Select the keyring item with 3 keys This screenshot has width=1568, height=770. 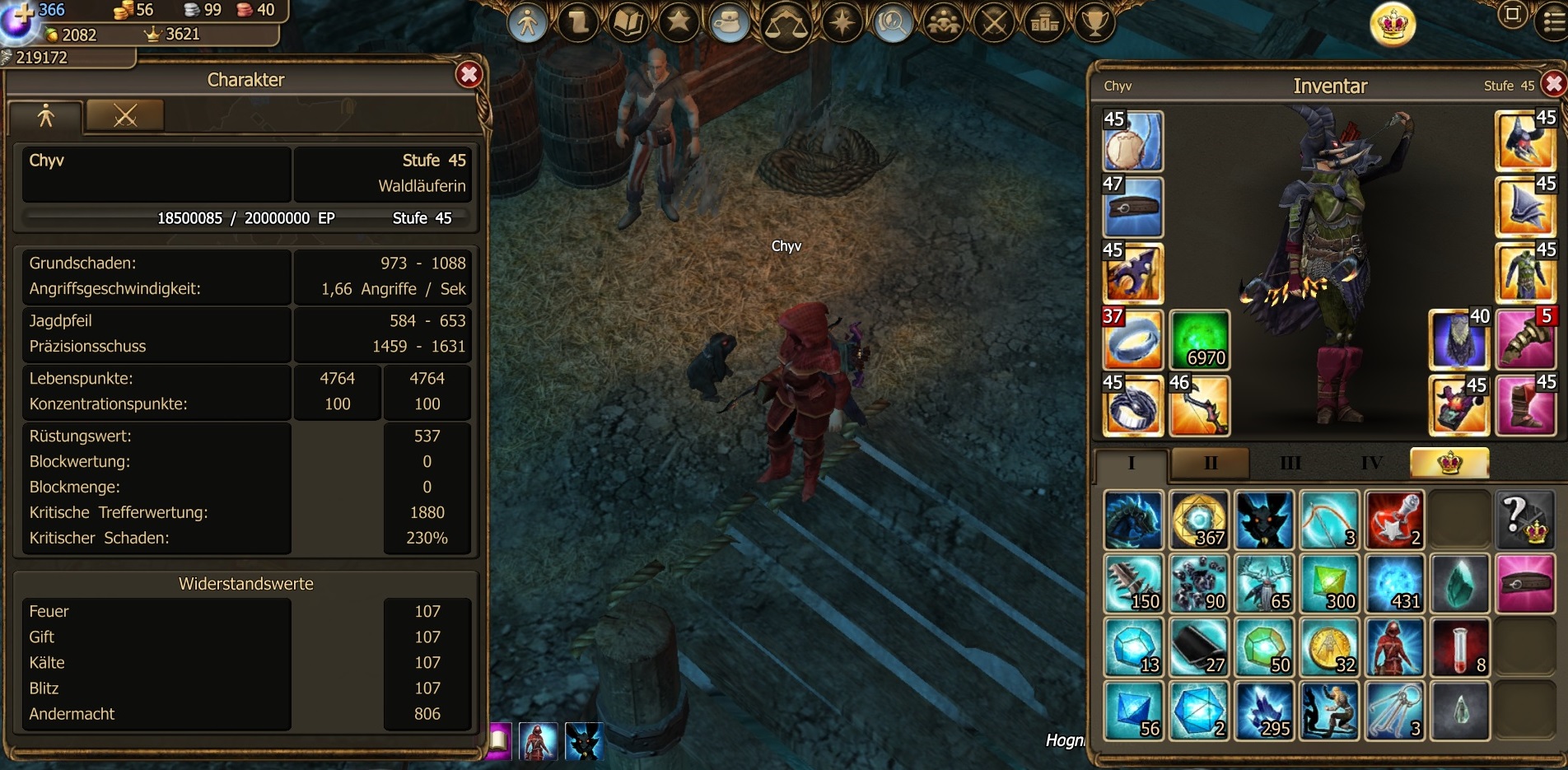(1394, 711)
